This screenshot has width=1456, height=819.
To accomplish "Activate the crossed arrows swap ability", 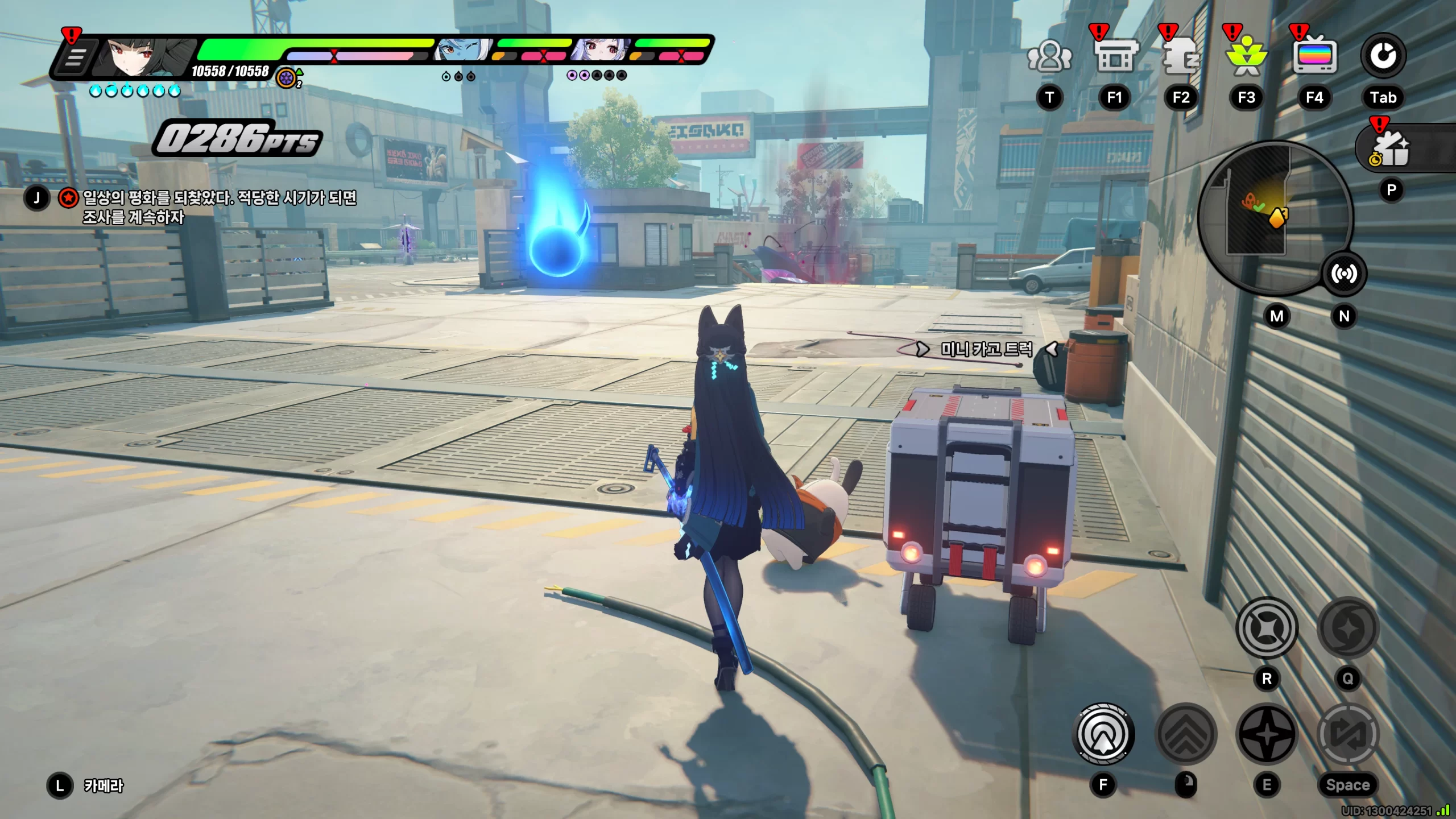I will pyautogui.click(x=1348, y=734).
